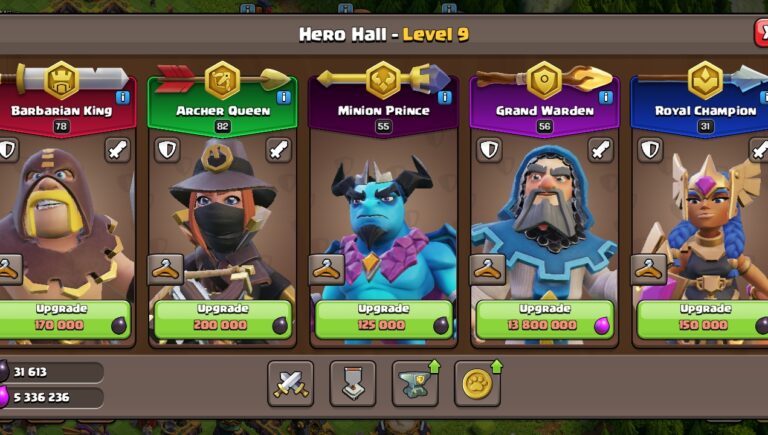
Task: Select the hero banner pedestal button
Action: pyautogui.click(x=352, y=384)
